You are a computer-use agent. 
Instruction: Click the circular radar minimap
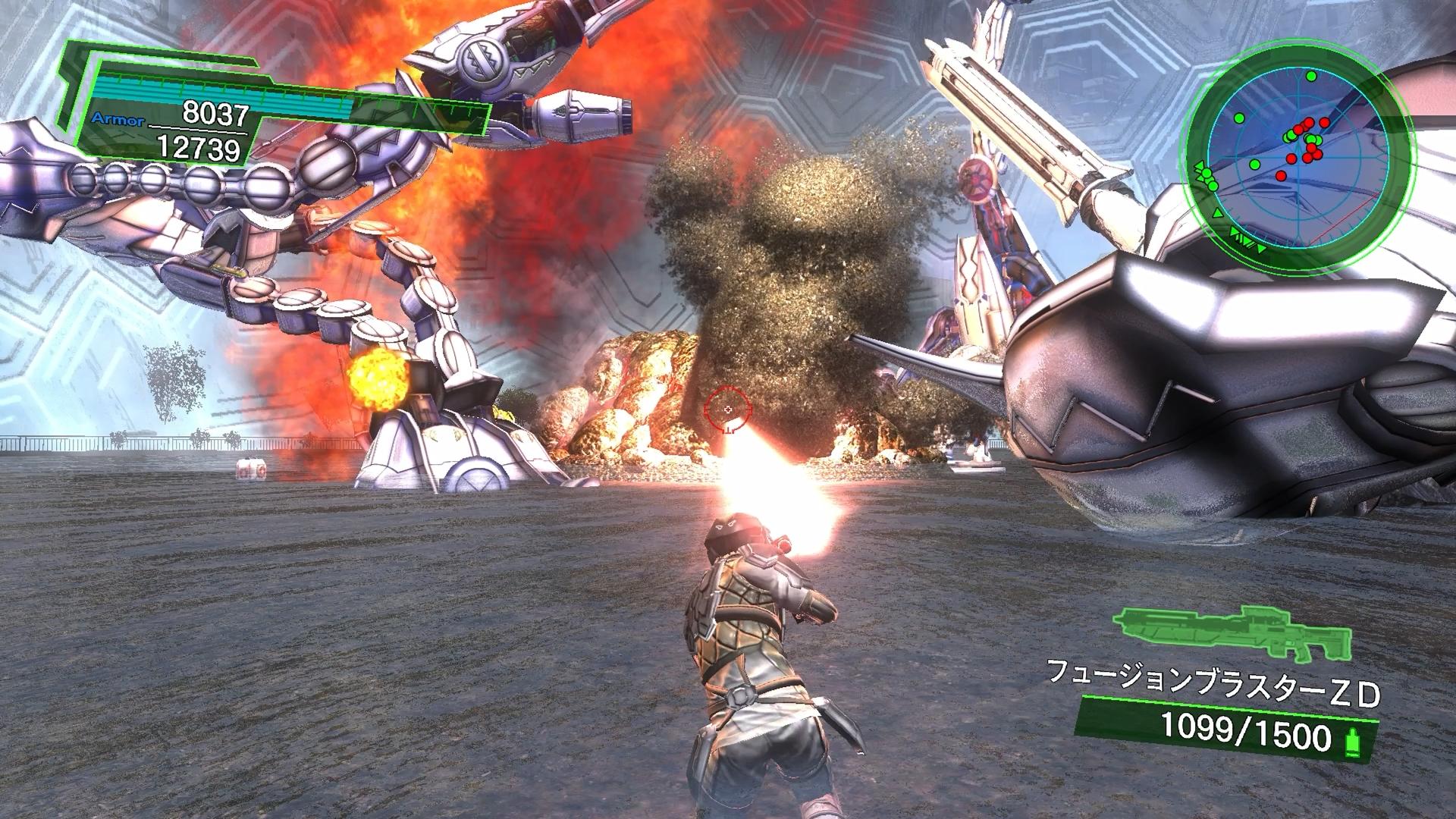coord(1301,155)
